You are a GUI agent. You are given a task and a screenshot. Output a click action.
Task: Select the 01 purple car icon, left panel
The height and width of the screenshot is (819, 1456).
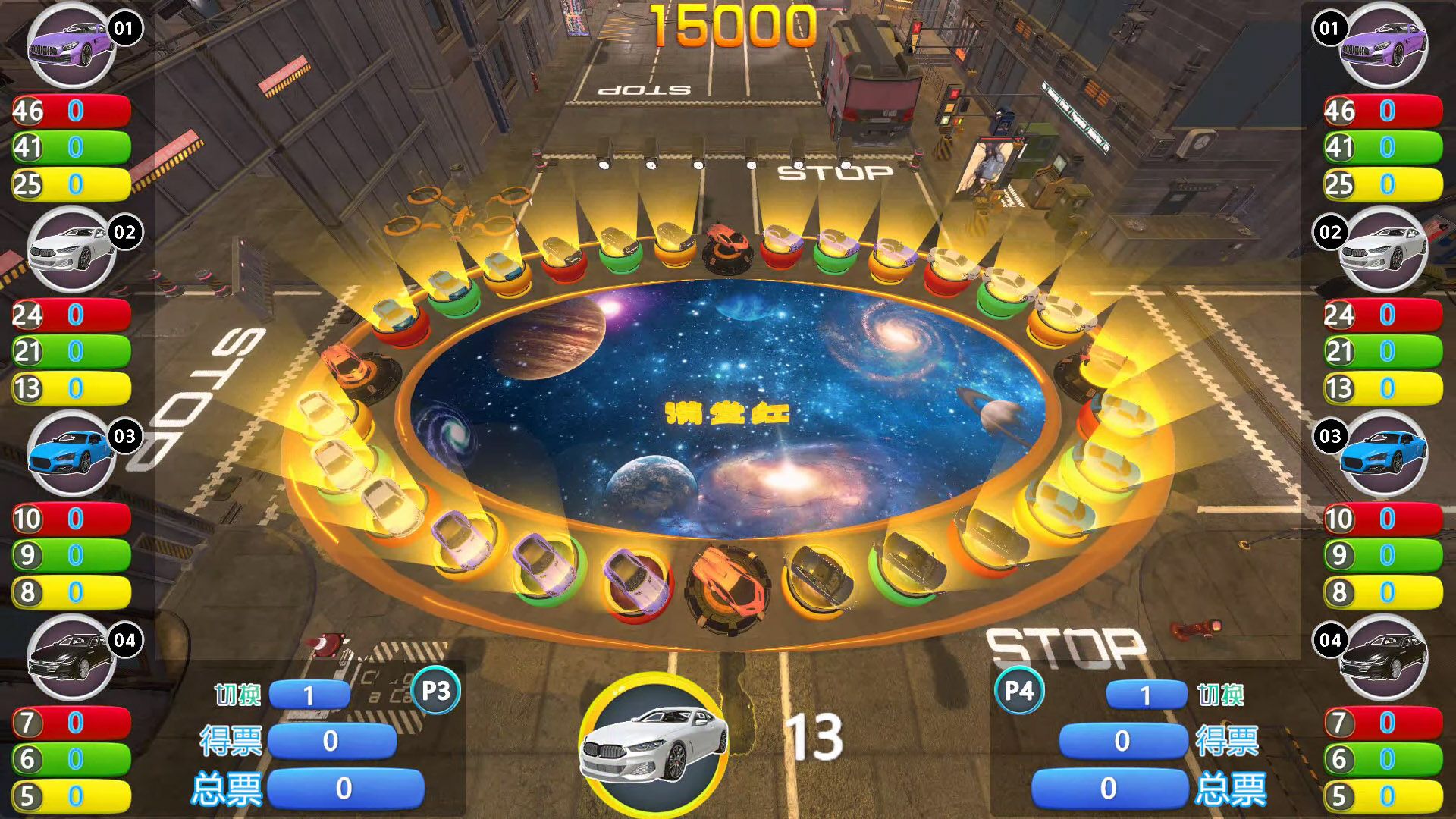tap(71, 46)
